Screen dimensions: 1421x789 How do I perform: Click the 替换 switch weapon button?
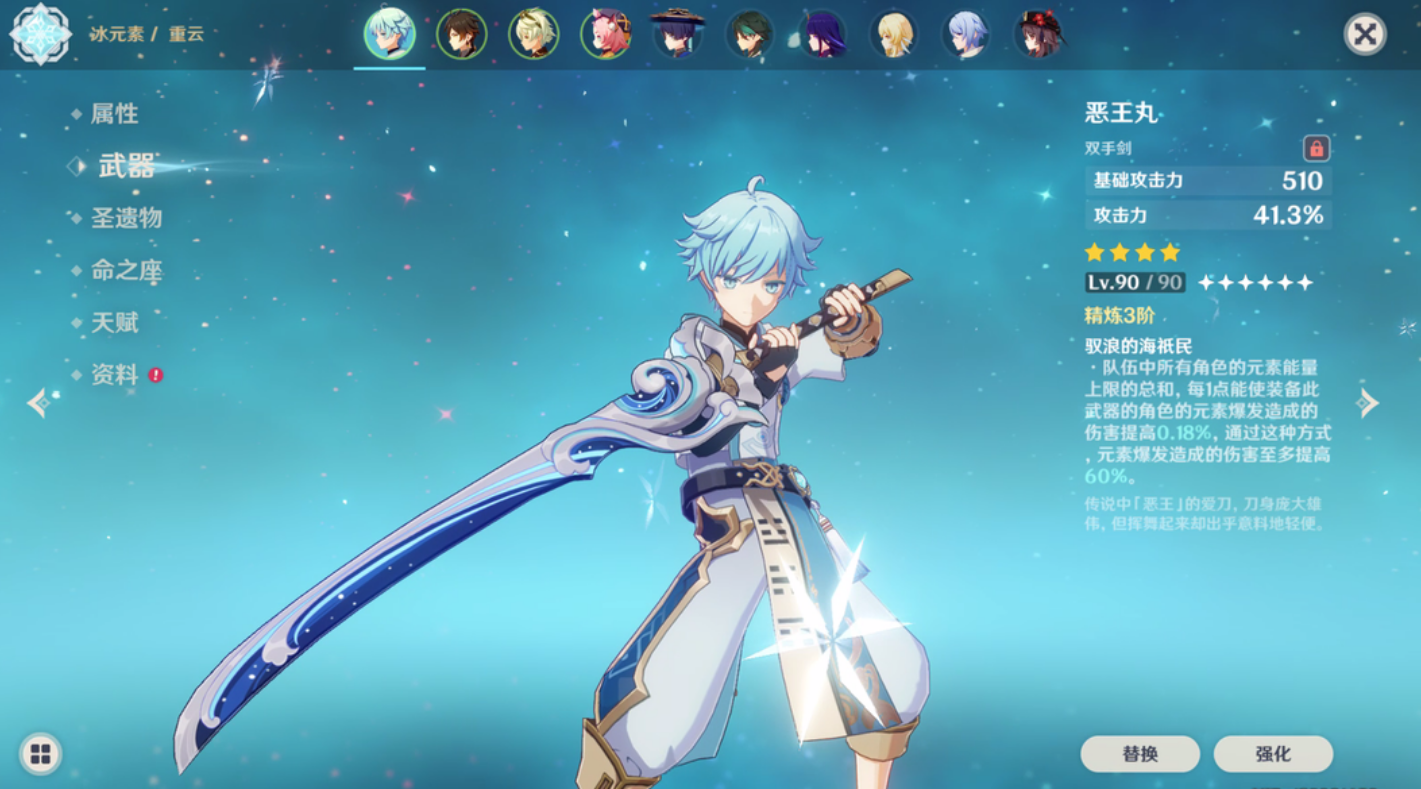1140,754
